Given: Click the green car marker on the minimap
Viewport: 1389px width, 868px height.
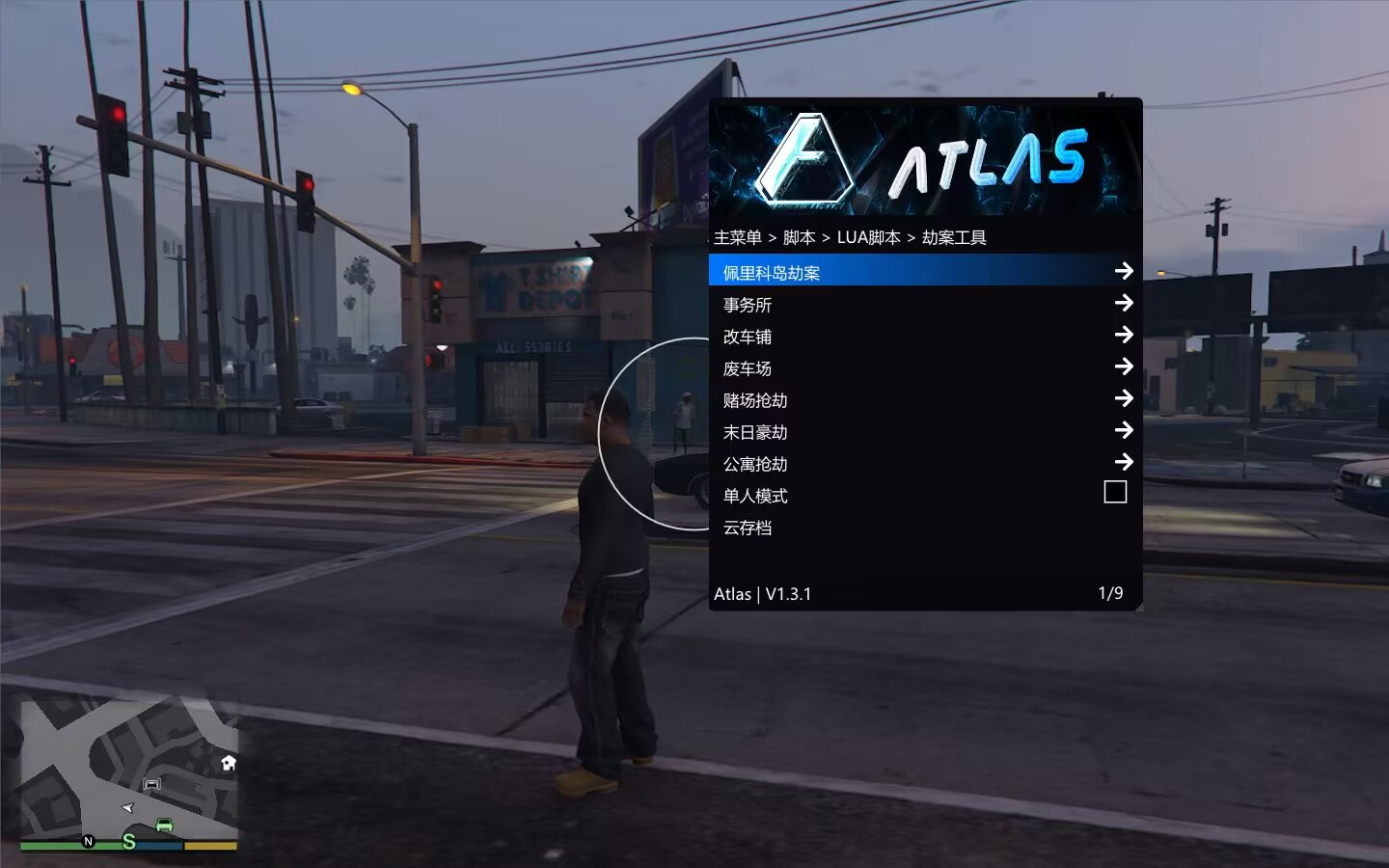Looking at the screenshot, I should coord(164,826).
